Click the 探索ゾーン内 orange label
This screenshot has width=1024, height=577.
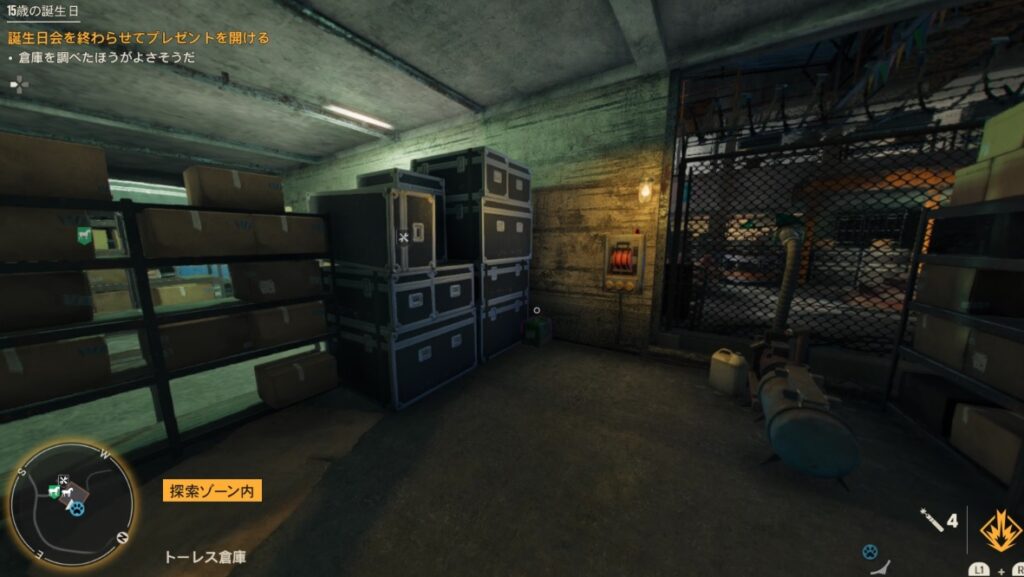pyautogui.click(x=213, y=491)
